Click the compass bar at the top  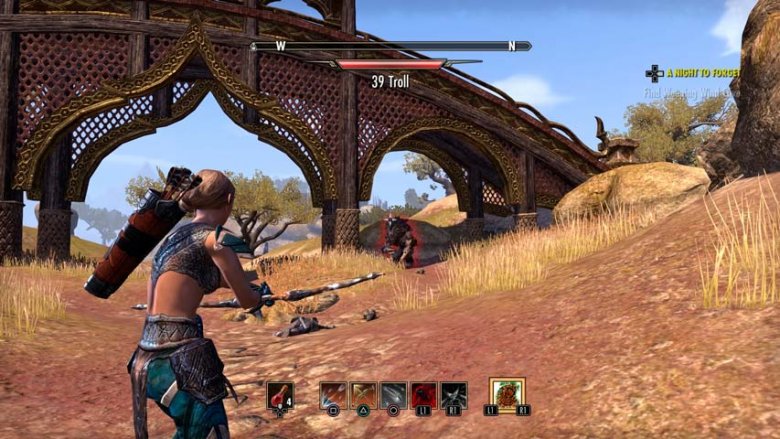point(391,46)
